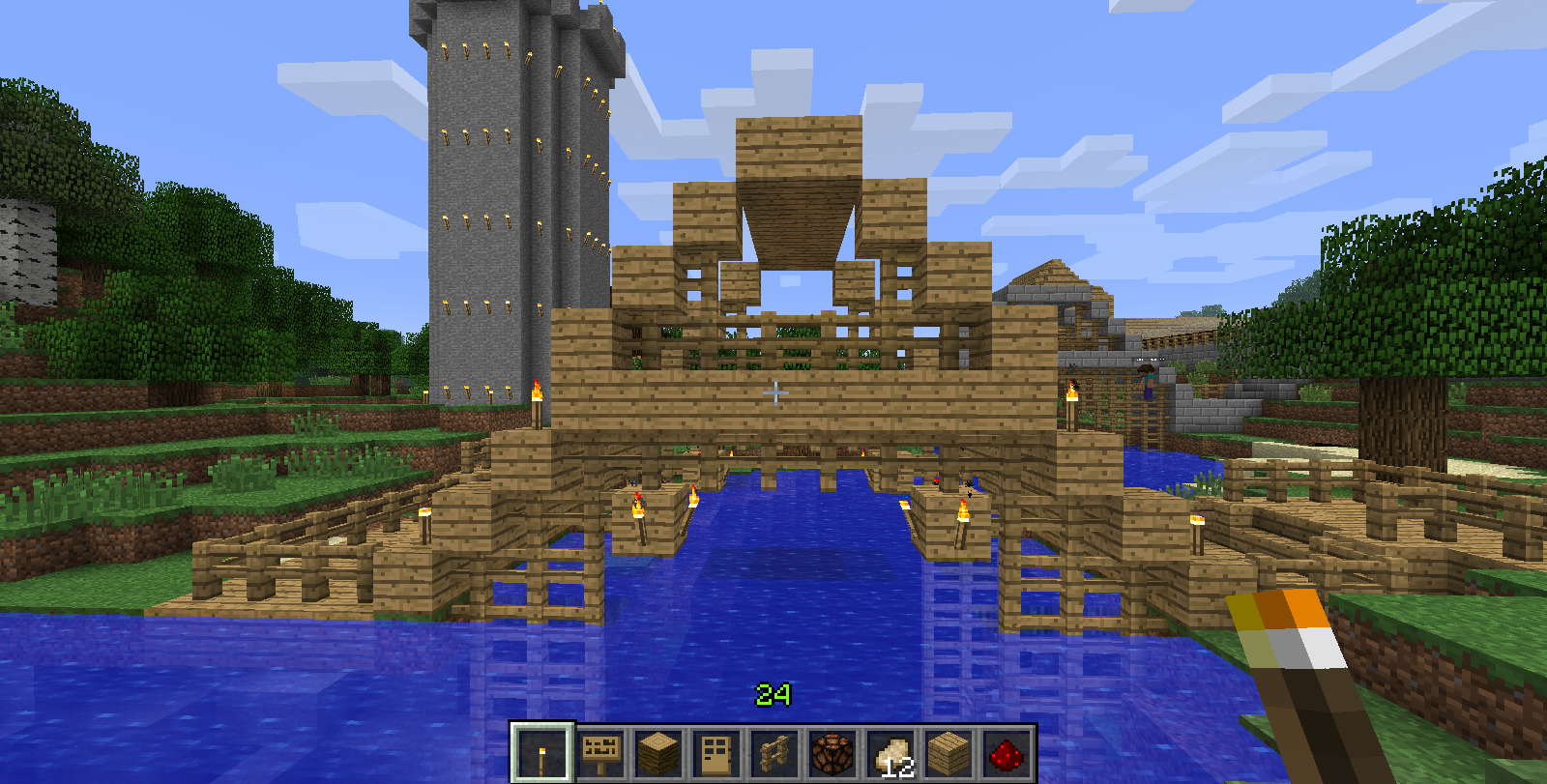Select the wooden planks slot

coord(949,753)
